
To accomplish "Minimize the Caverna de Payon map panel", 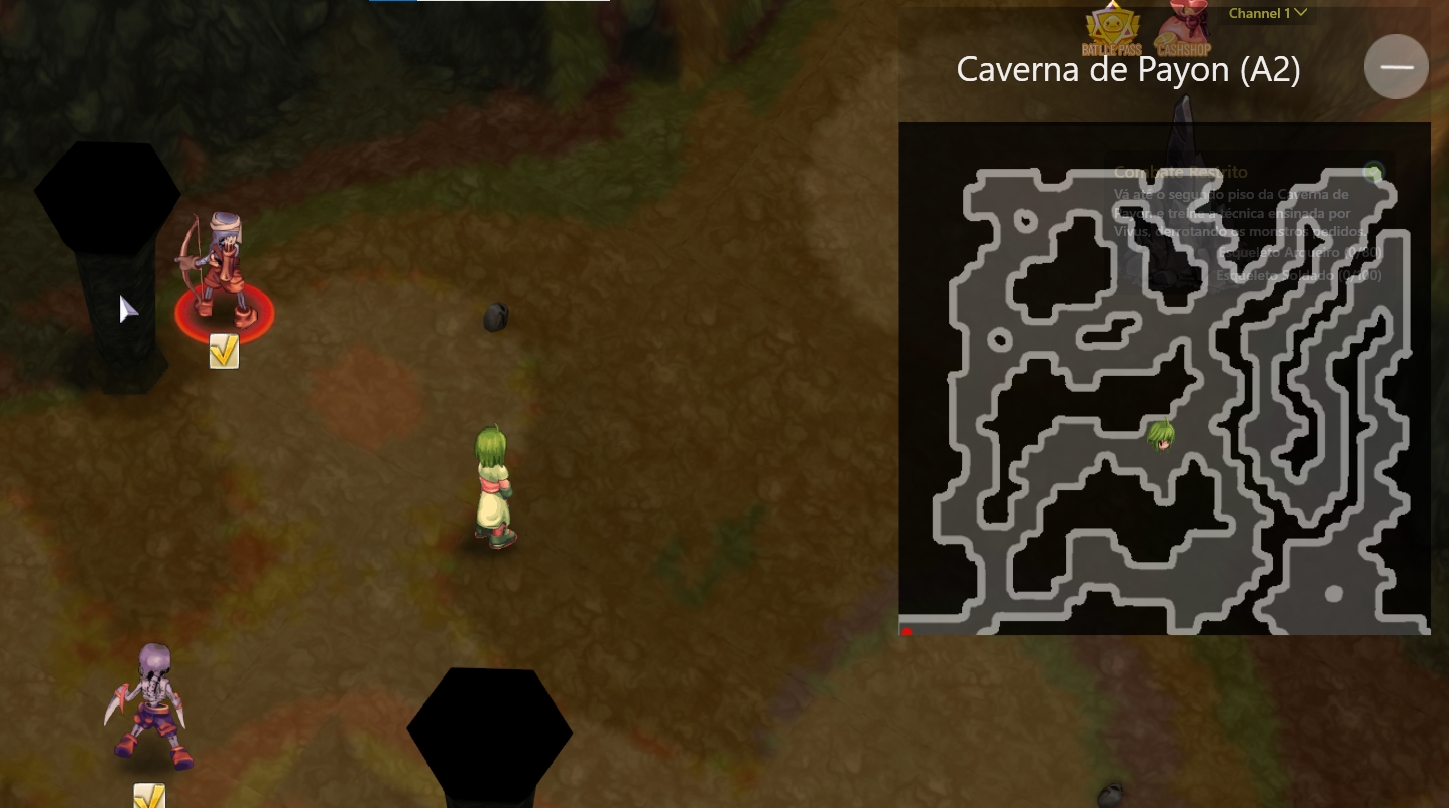I will (x=1396, y=67).
